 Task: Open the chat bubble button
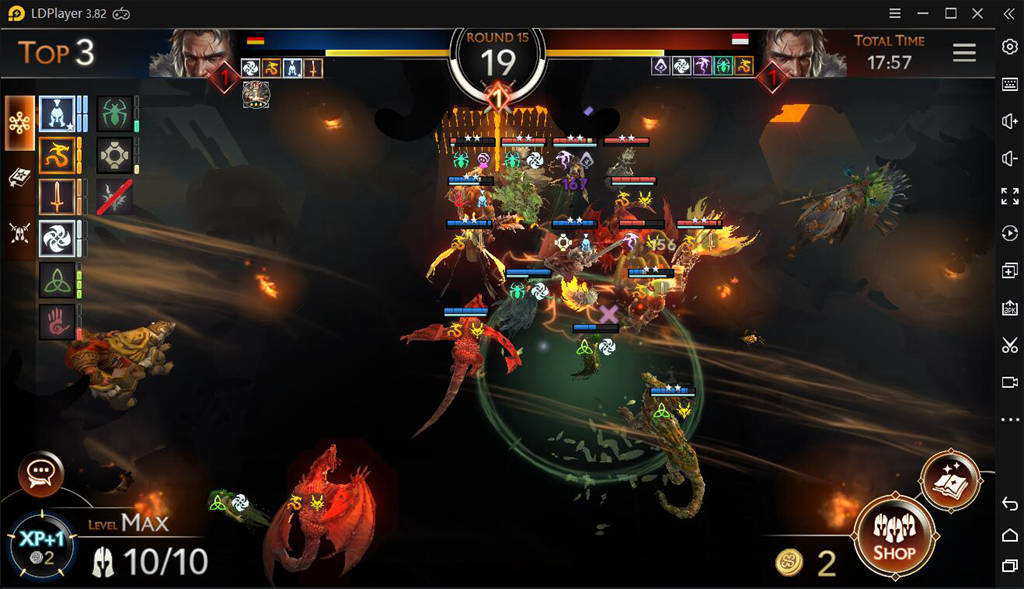pyautogui.click(x=41, y=473)
